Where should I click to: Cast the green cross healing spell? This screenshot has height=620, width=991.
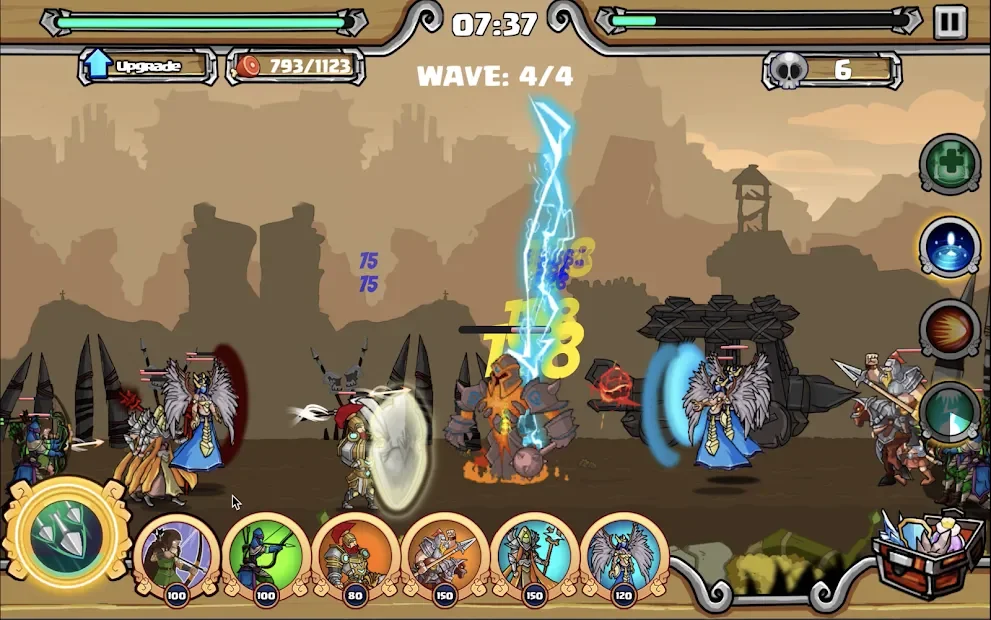[x=949, y=165]
